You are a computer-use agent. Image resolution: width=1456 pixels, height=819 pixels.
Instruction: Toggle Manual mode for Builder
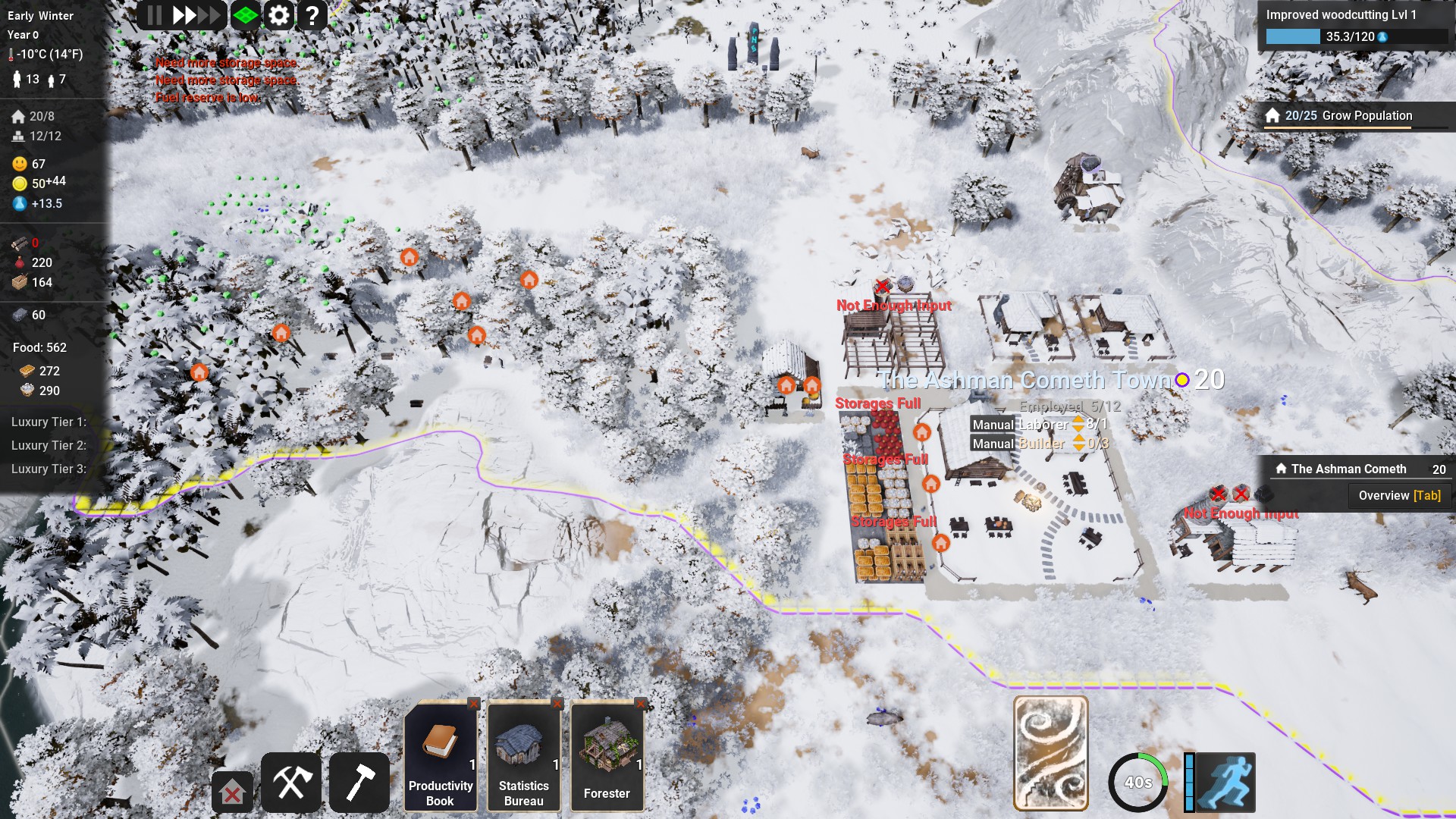click(993, 444)
